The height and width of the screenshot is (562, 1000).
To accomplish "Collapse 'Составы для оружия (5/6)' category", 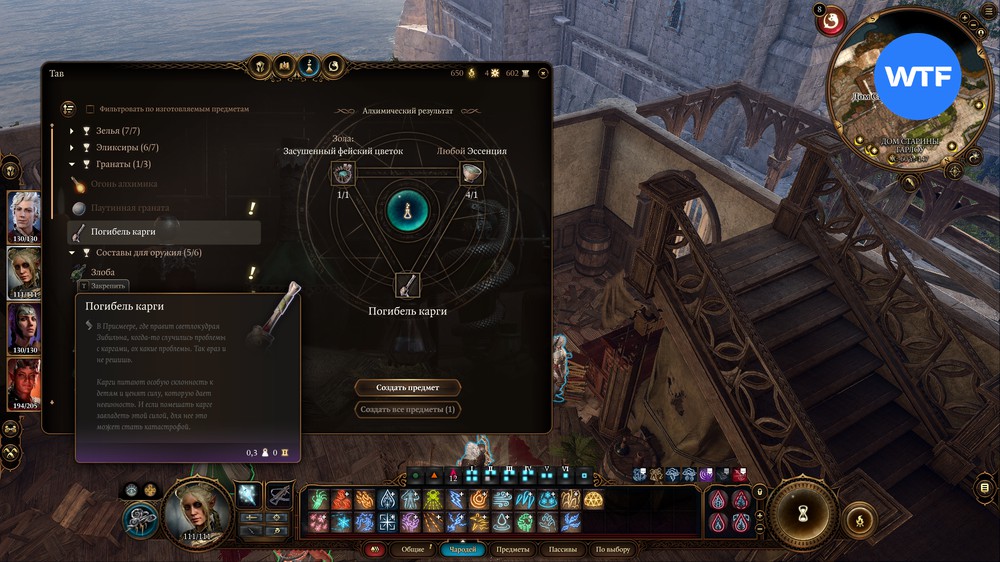I will [72, 253].
